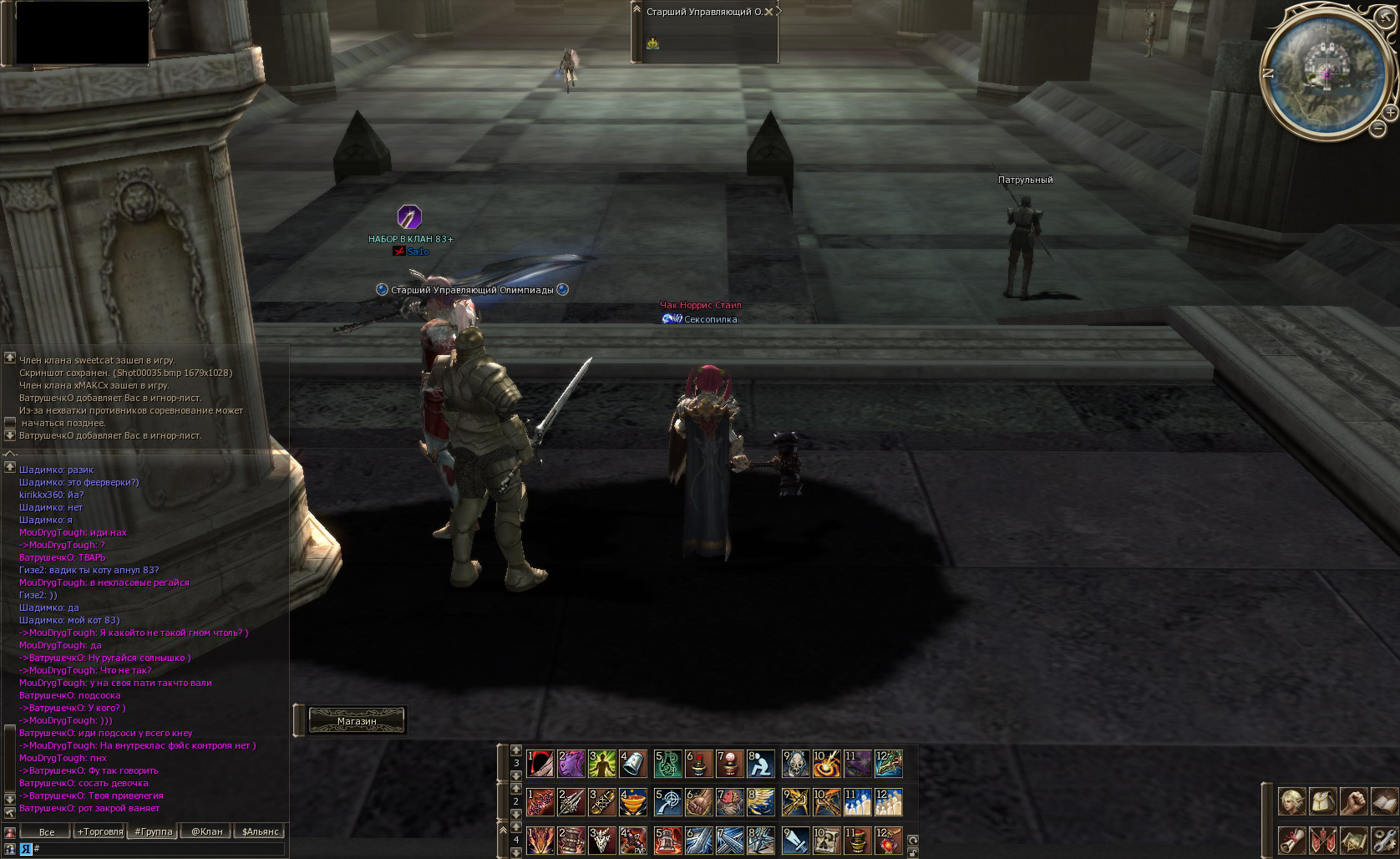Switch to the Все chat tab

point(47,831)
